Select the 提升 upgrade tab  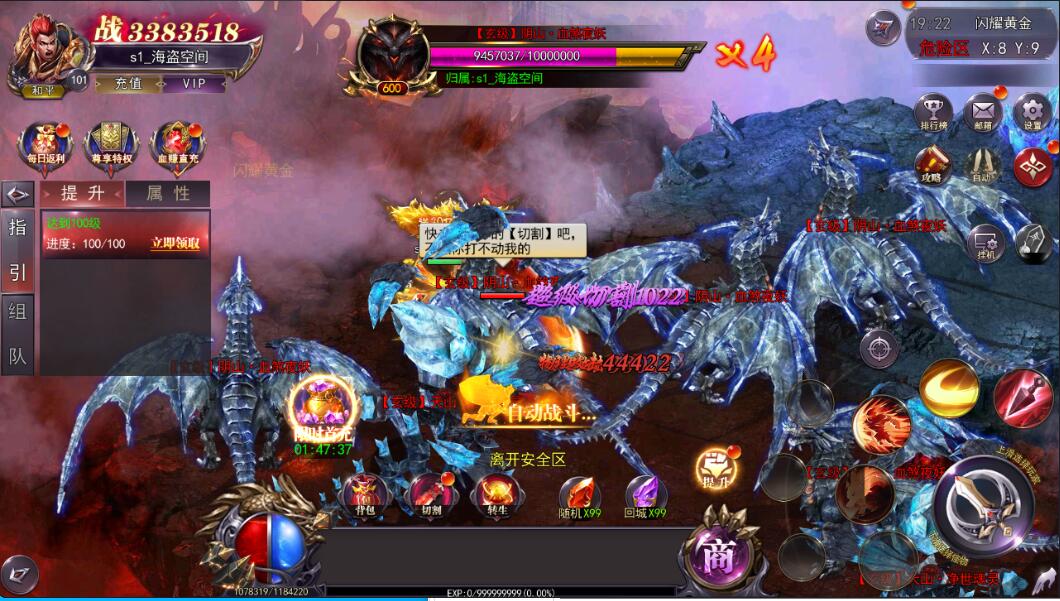tap(82, 194)
